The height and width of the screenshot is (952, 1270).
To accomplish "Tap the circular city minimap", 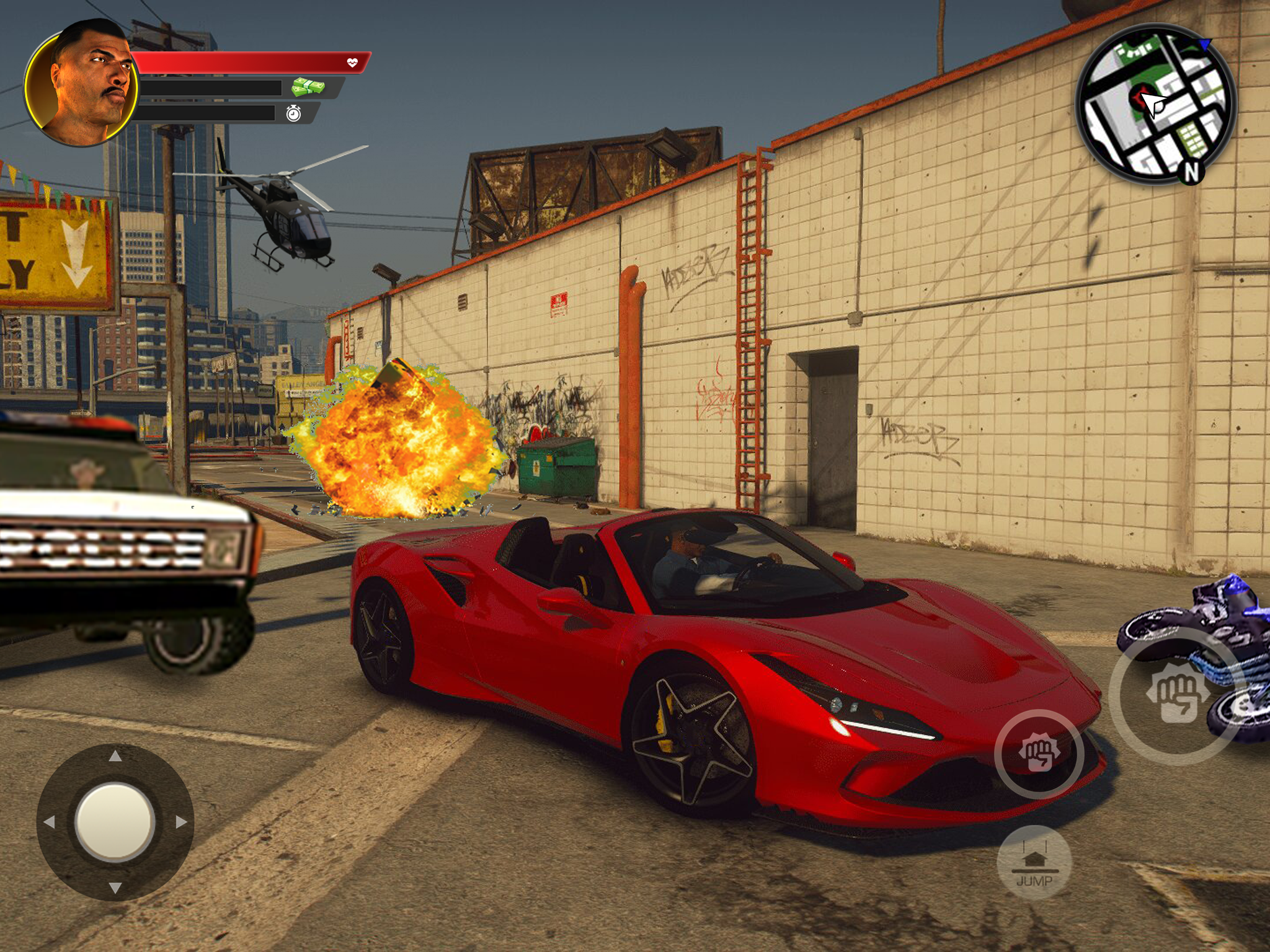I will point(1155,104).
